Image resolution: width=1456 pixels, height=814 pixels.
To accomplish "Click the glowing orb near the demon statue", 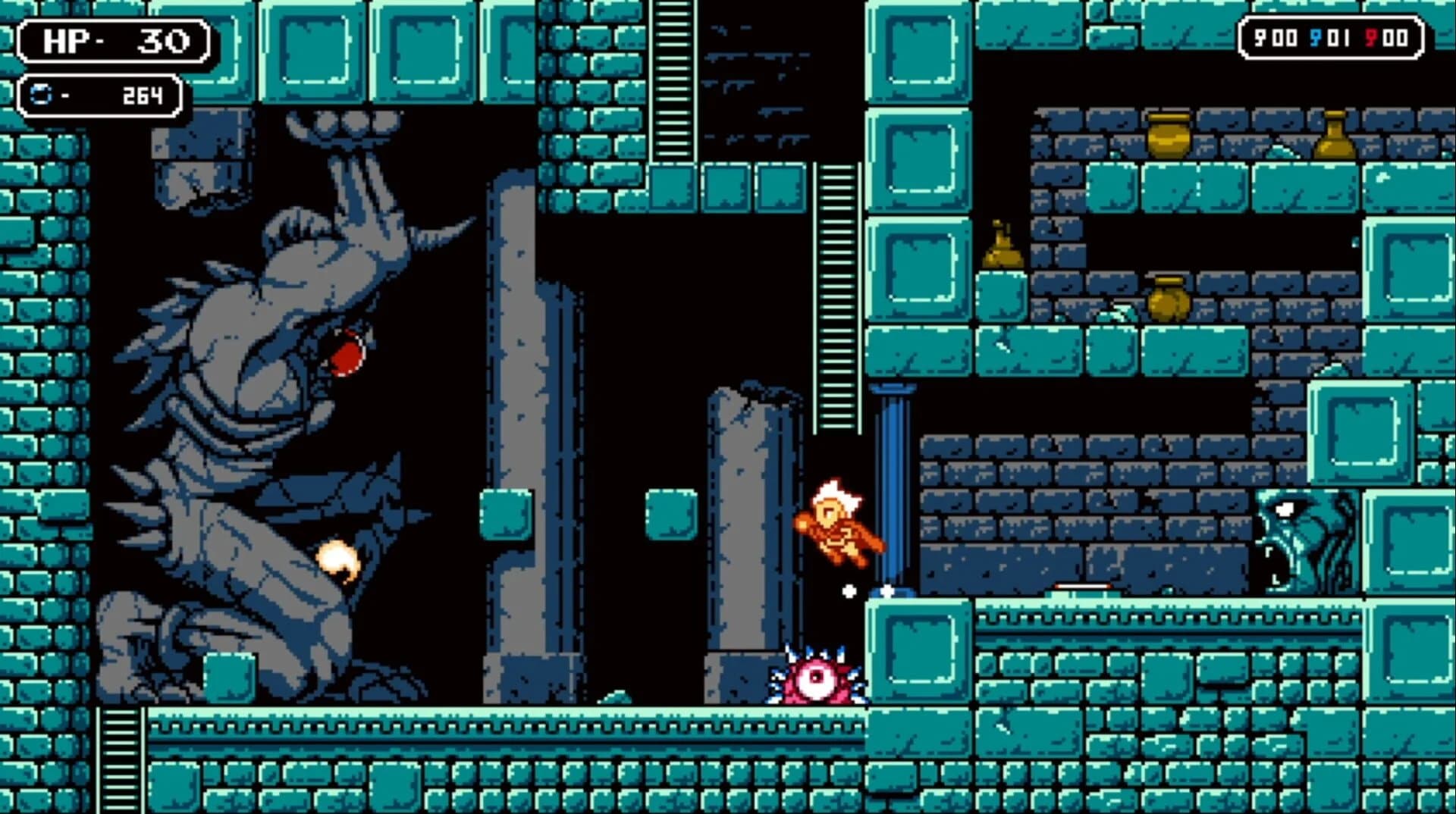I will point(338,559).
